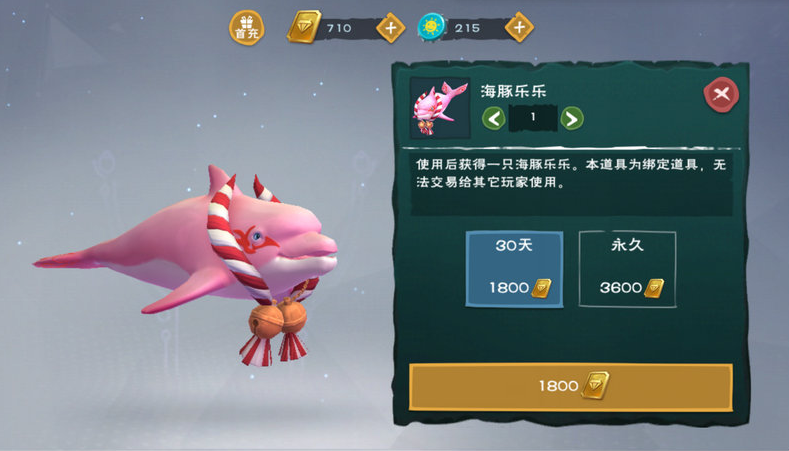789x451 pixels.
Task: Select the 30天 option for 1800
Action: pyautogui.click(x=514, y=269)
